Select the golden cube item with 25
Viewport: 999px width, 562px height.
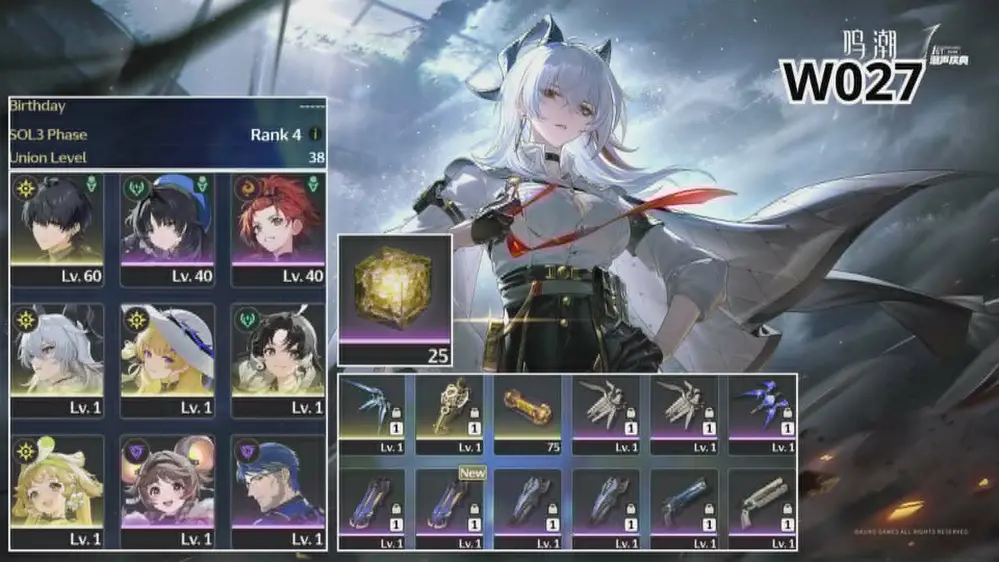(x=394, y=297)
